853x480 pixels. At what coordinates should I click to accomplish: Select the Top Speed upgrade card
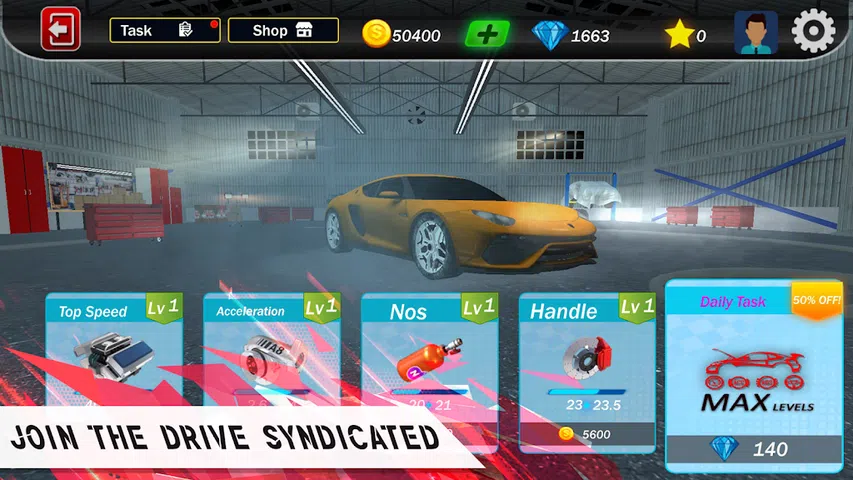point(114,350)
